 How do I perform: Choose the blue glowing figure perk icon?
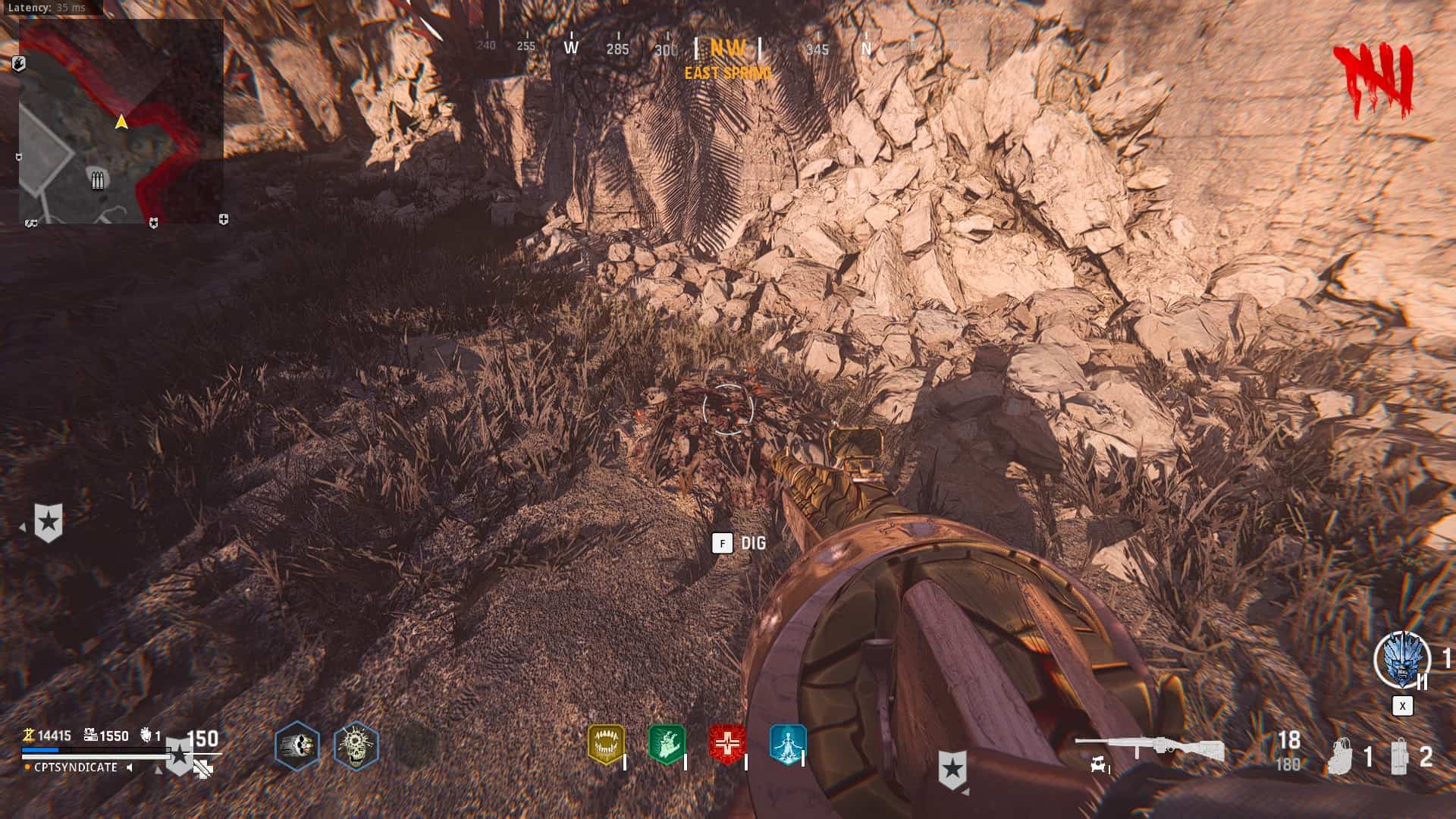[787, 744]
